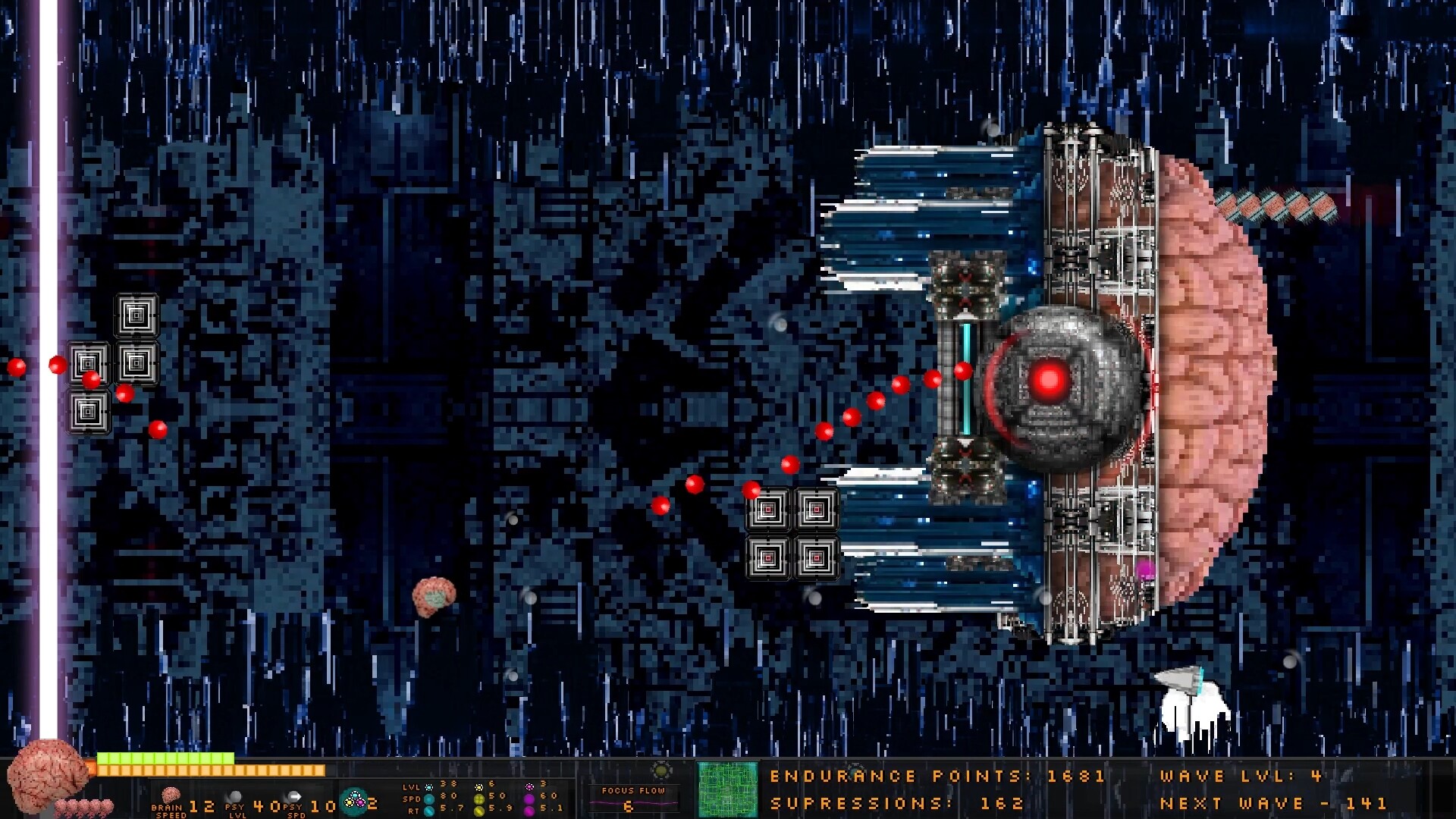Select the yellow LVL starburst icon
Image resolution: width=1456 pixels, height=819 pixels.
pyautogui.click(x=479, y=787)
